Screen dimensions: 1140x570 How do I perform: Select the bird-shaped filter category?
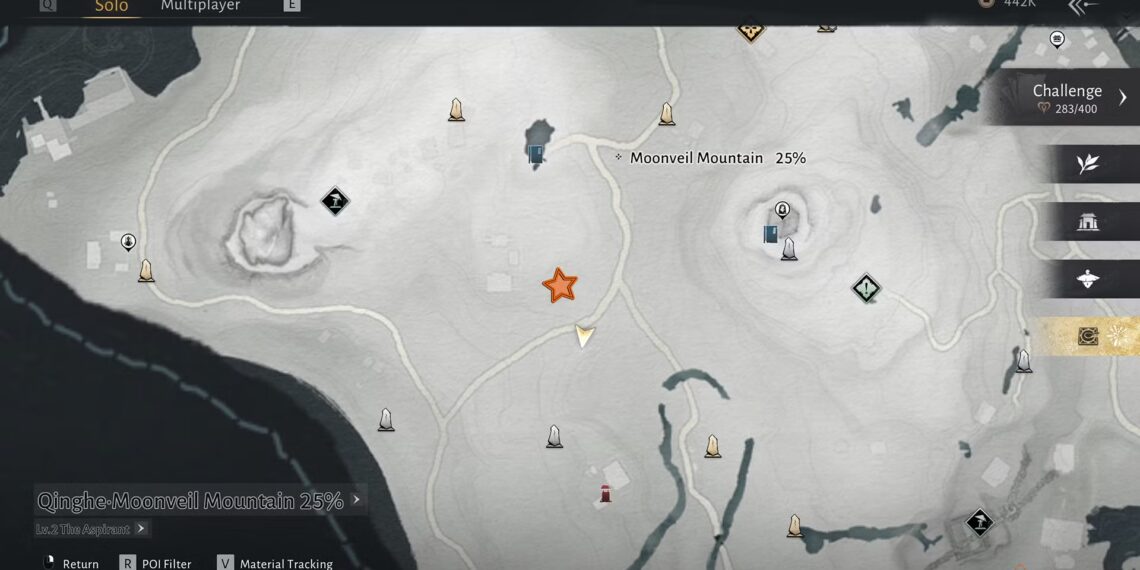pyautogui.click(x=1088, y=280)
